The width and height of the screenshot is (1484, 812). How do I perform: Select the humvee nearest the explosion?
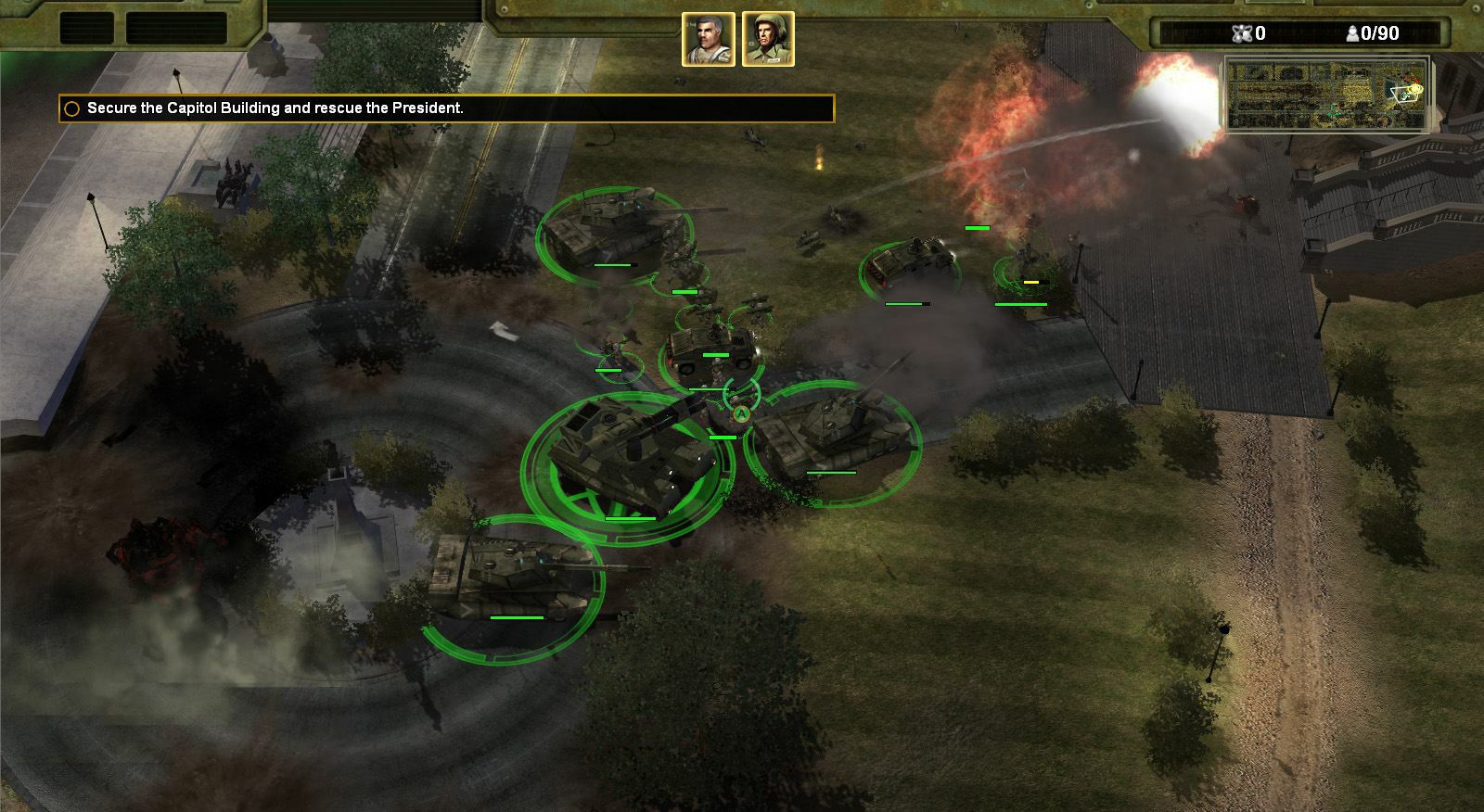point(910,263)
